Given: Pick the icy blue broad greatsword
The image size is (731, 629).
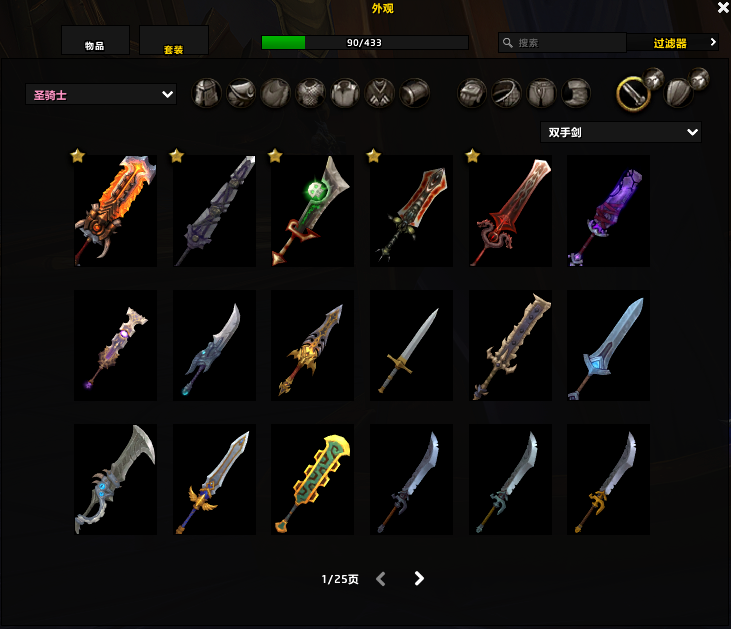Looking at the screenshot, I should 608,346.
